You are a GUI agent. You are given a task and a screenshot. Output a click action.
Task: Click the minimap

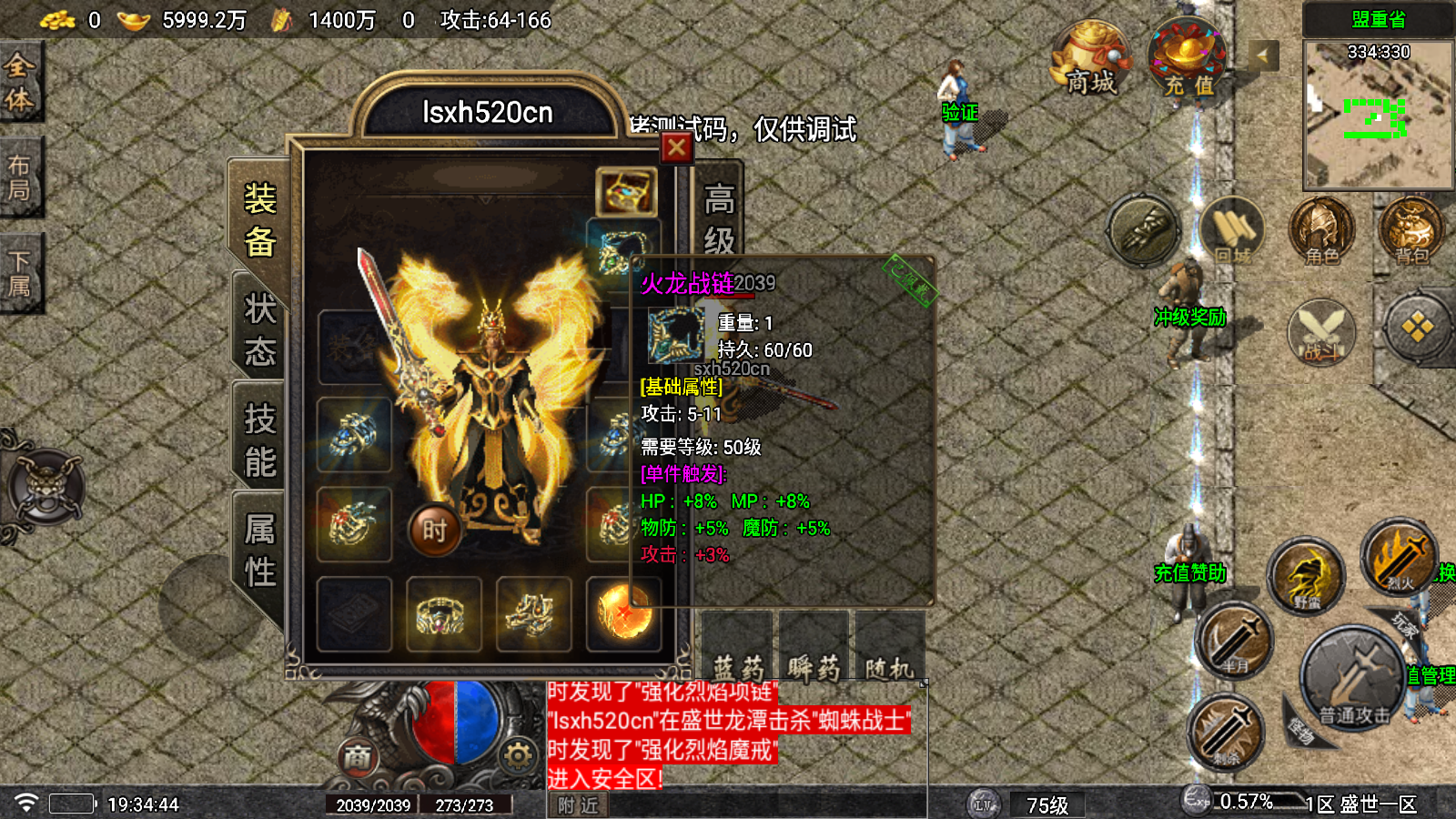click(1378, 114)
